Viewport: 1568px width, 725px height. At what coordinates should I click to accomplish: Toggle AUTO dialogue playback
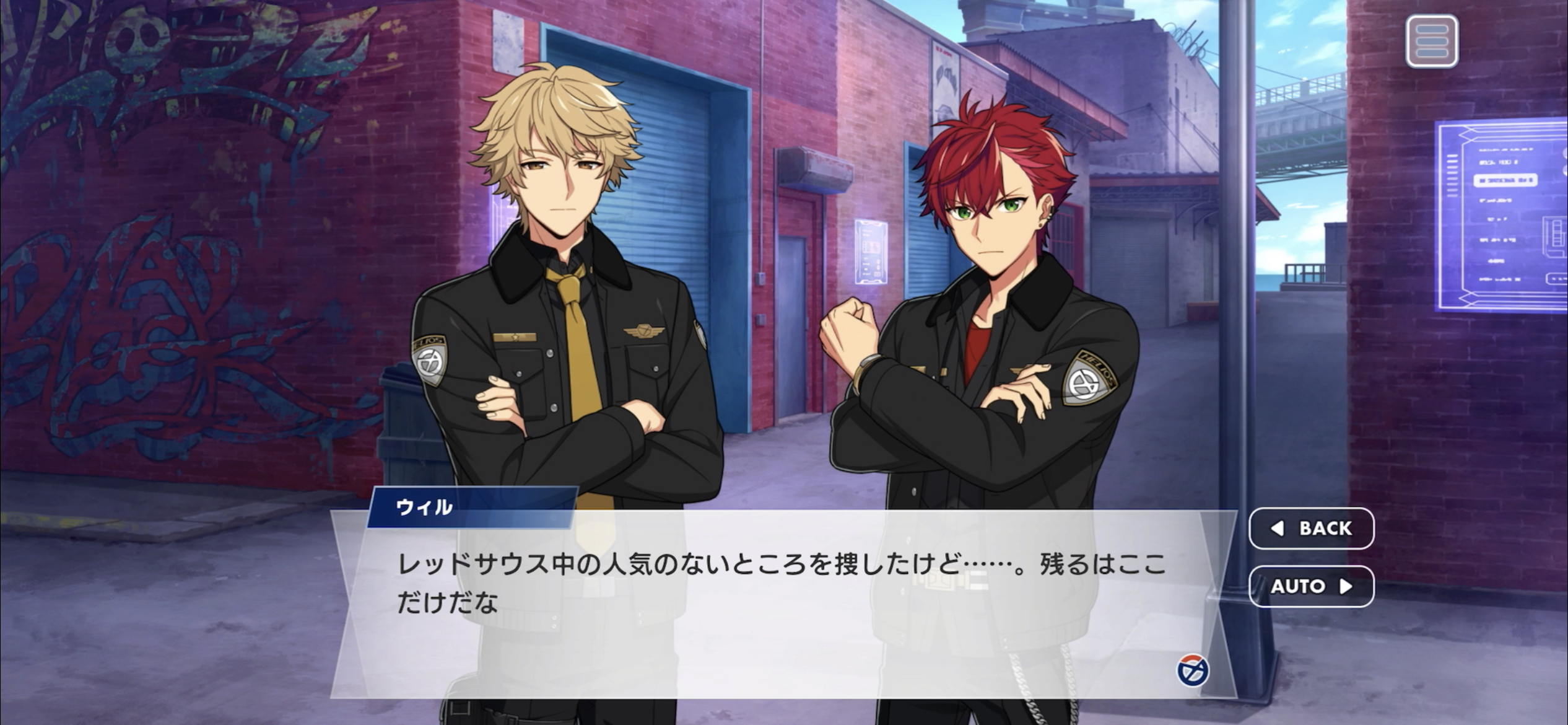tap(1311, 586)
